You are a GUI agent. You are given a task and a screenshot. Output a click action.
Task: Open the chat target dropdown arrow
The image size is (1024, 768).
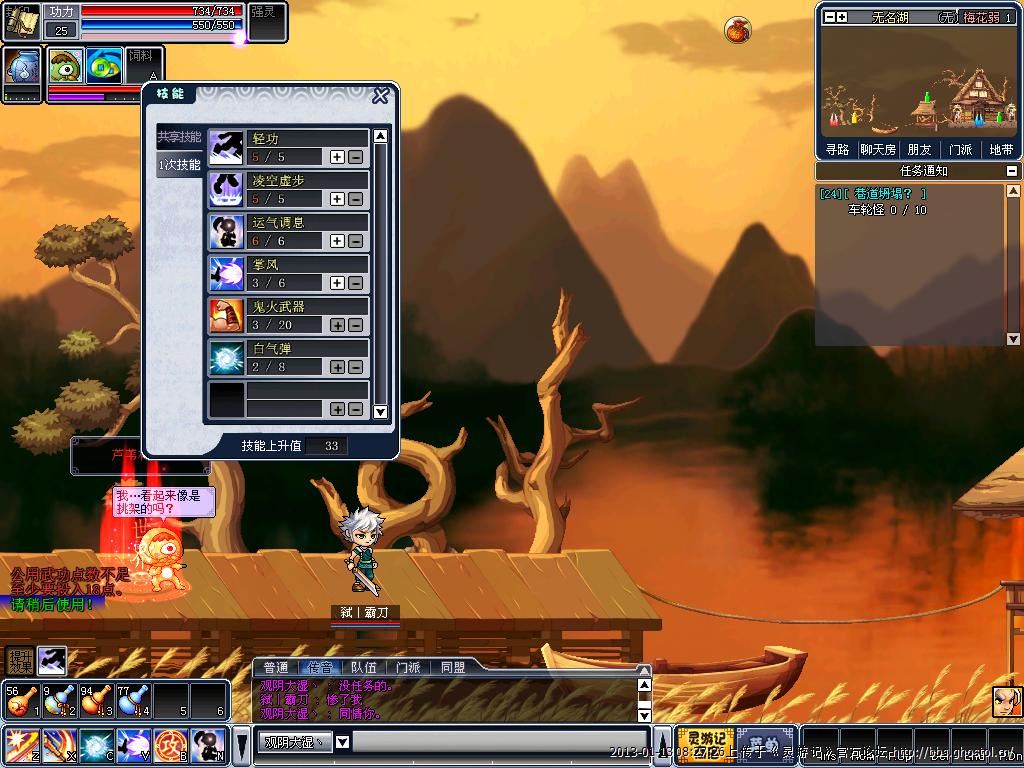pos(342,742)
